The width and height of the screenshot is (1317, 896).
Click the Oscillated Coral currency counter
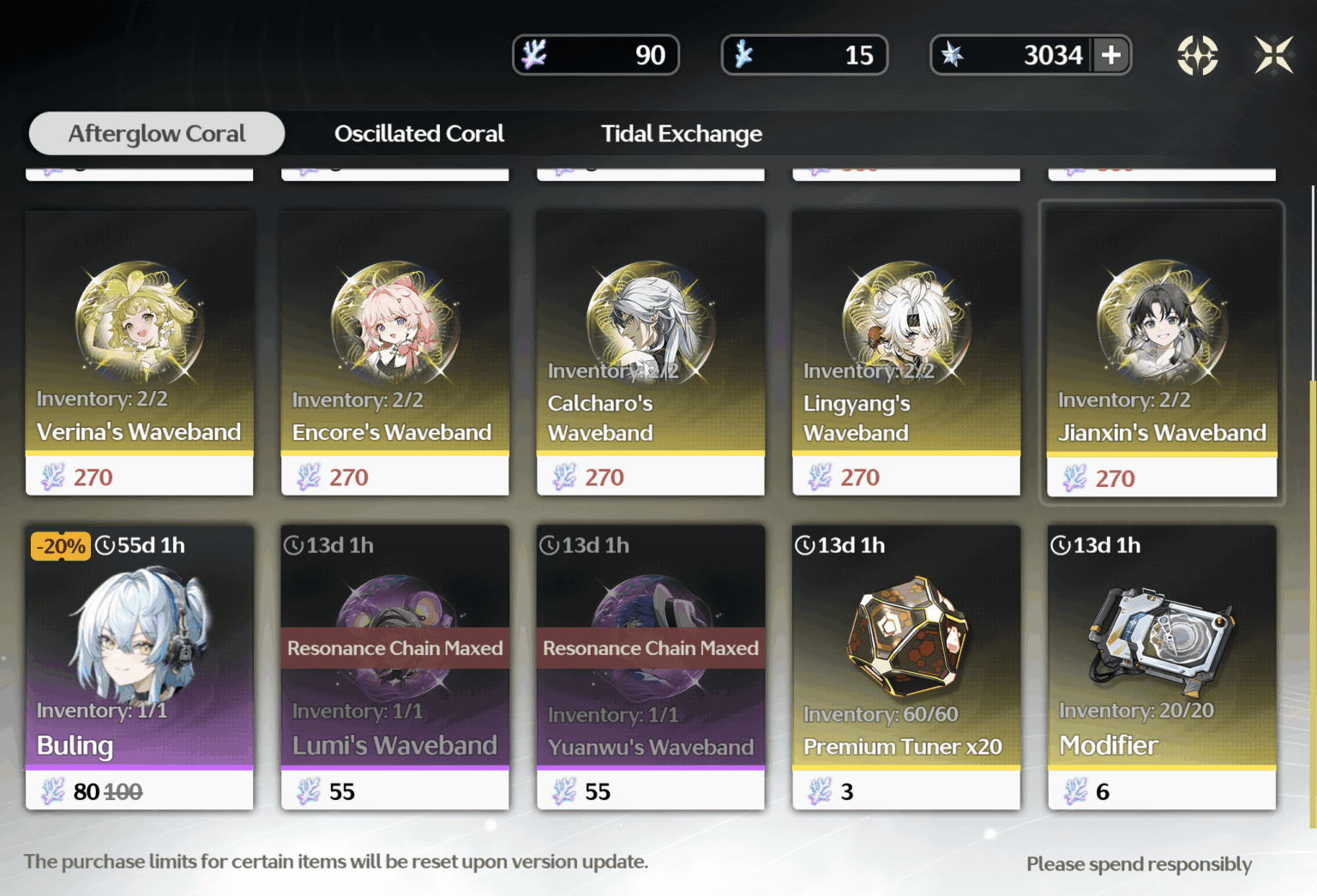(804, 55)
